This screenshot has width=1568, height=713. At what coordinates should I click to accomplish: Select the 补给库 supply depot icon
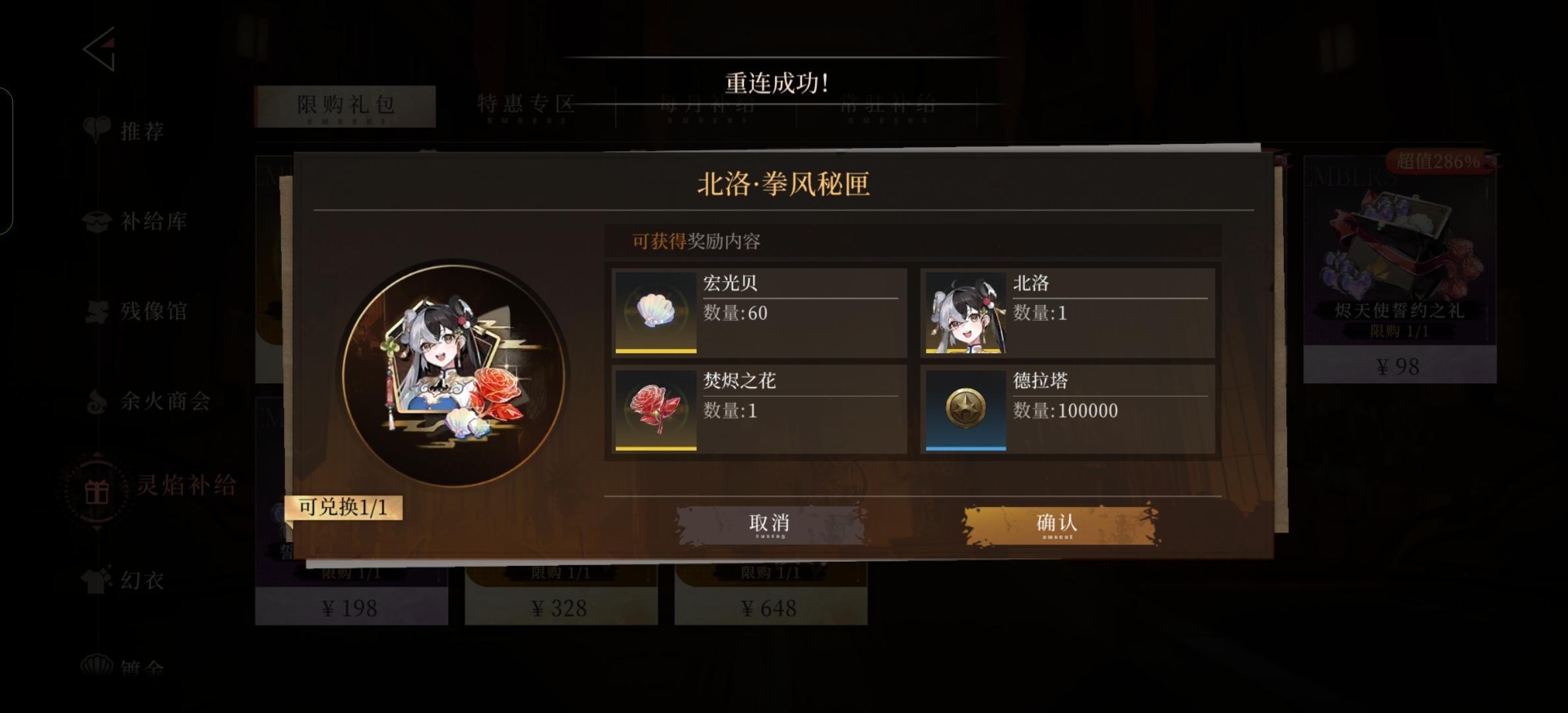pyautogui.click(x=97, y=222)
